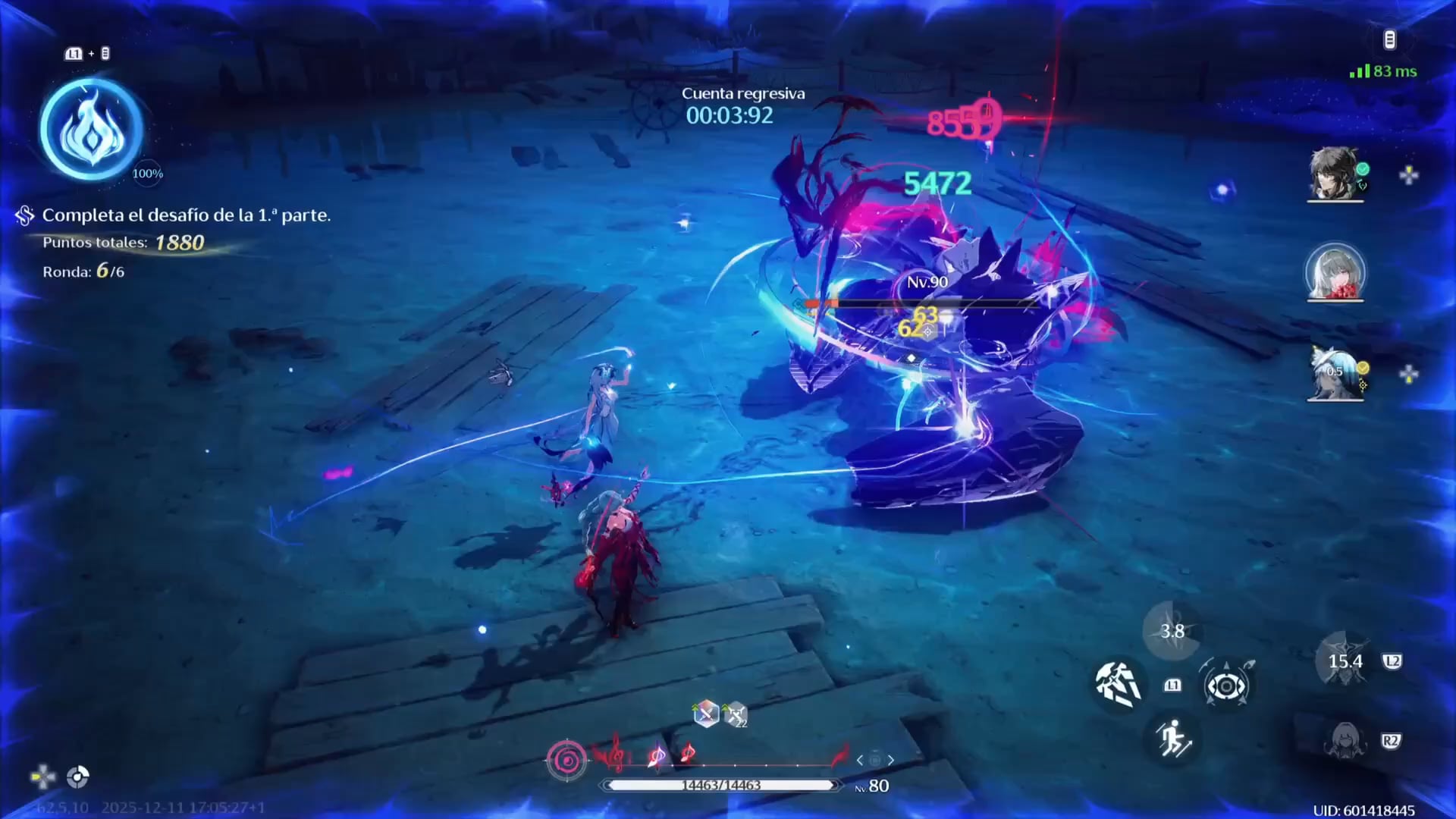Select the blue flame buff icon

(x=92, y=130)
